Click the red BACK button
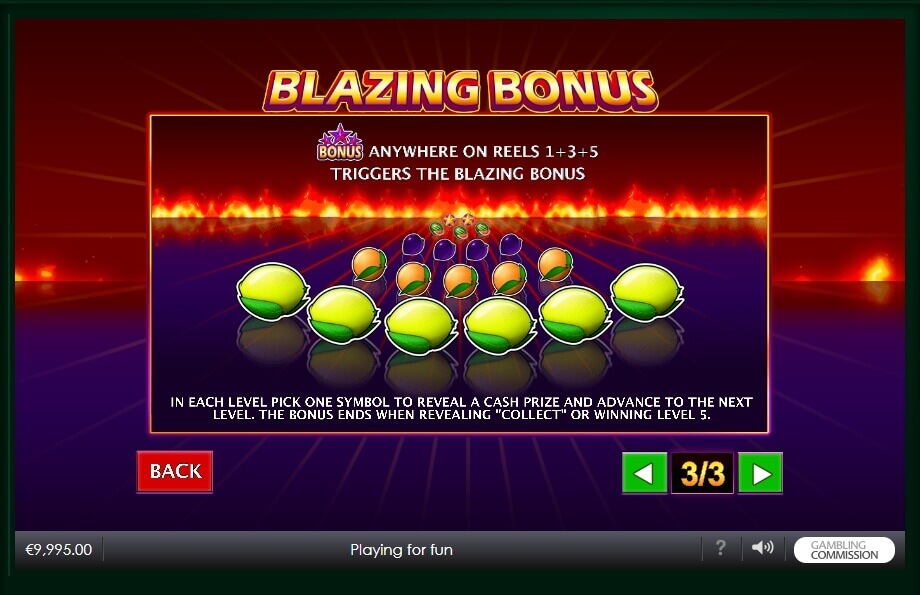 tap(175, 471)
